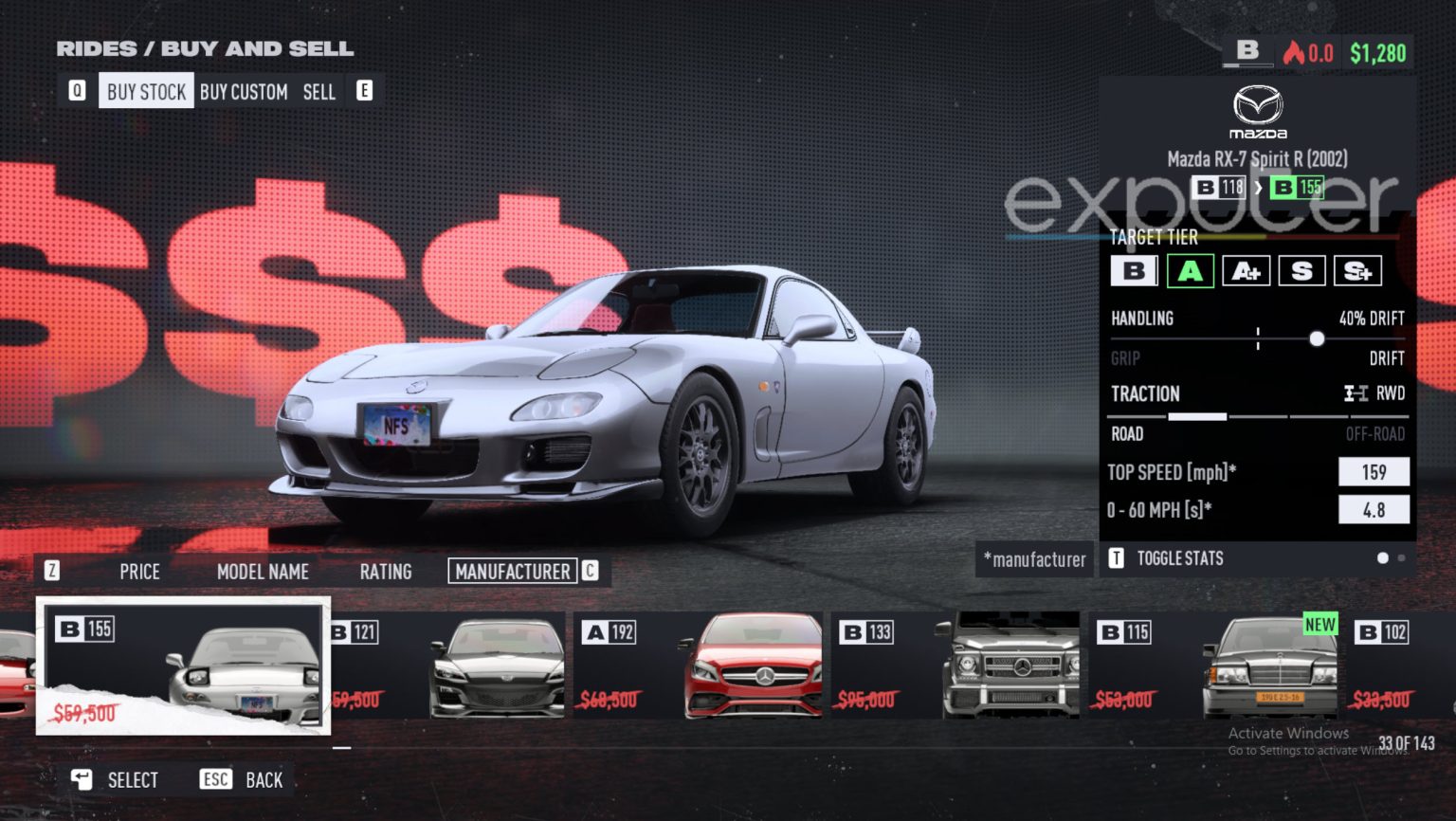Click the $1,280 cash balance display
The height and width of the screenshot is (821, 1456).
click(x=1379, y=53)
